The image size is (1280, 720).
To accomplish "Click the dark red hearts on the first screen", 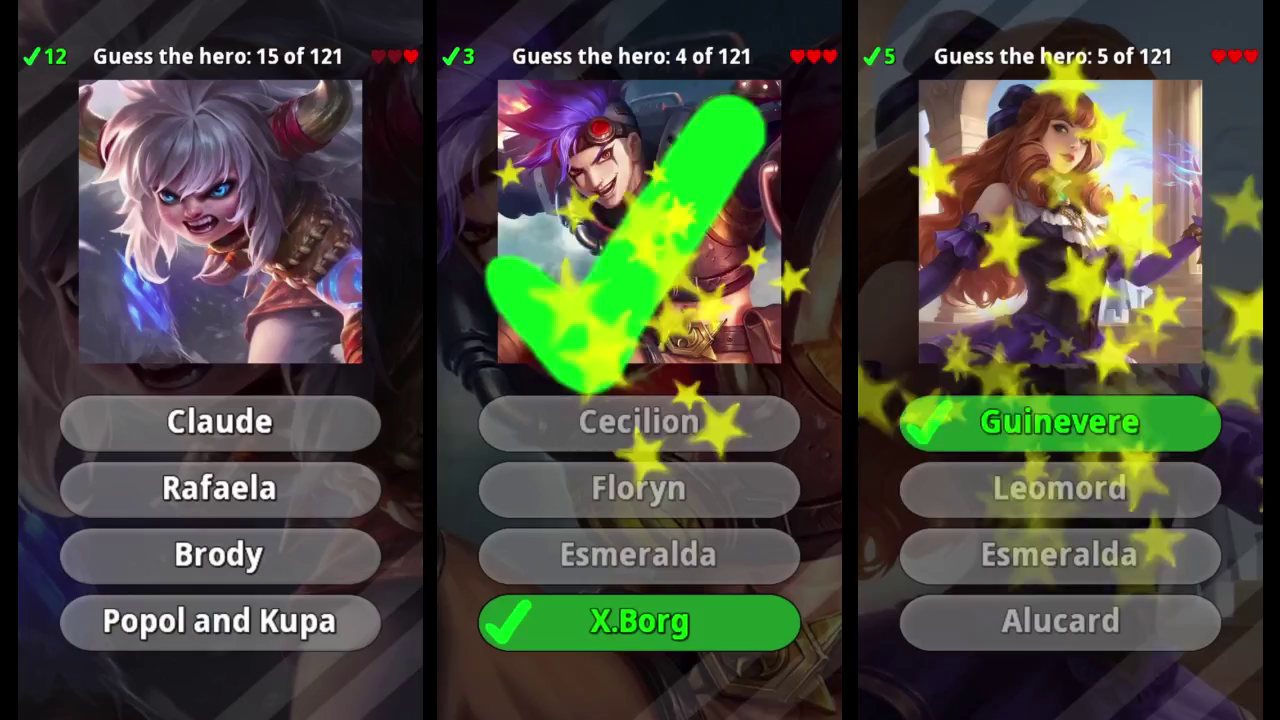I will point(396,56).
